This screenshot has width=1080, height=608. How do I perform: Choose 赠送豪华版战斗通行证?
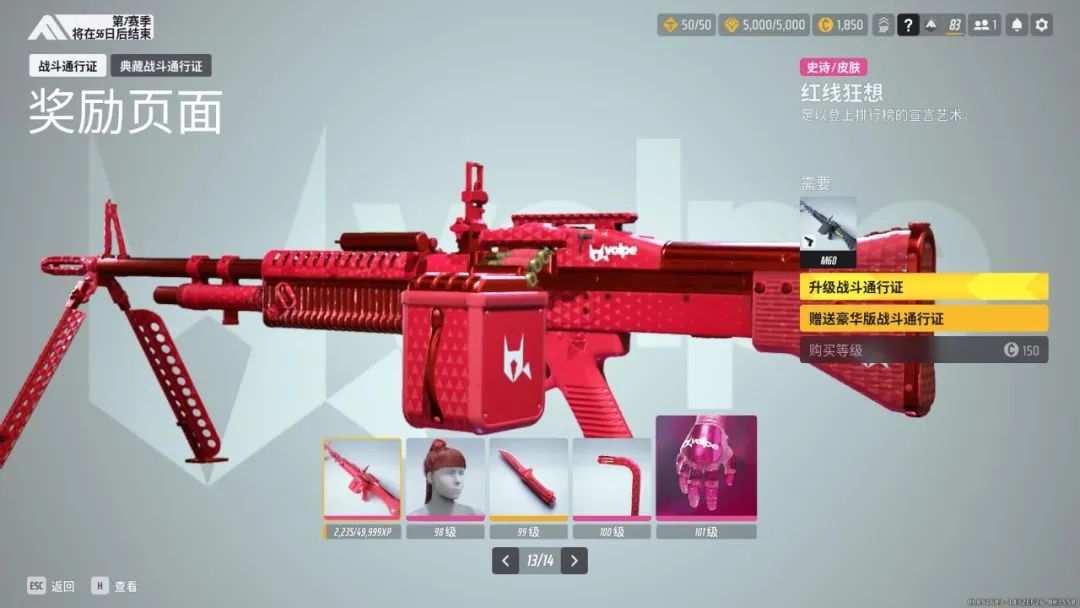923,319
